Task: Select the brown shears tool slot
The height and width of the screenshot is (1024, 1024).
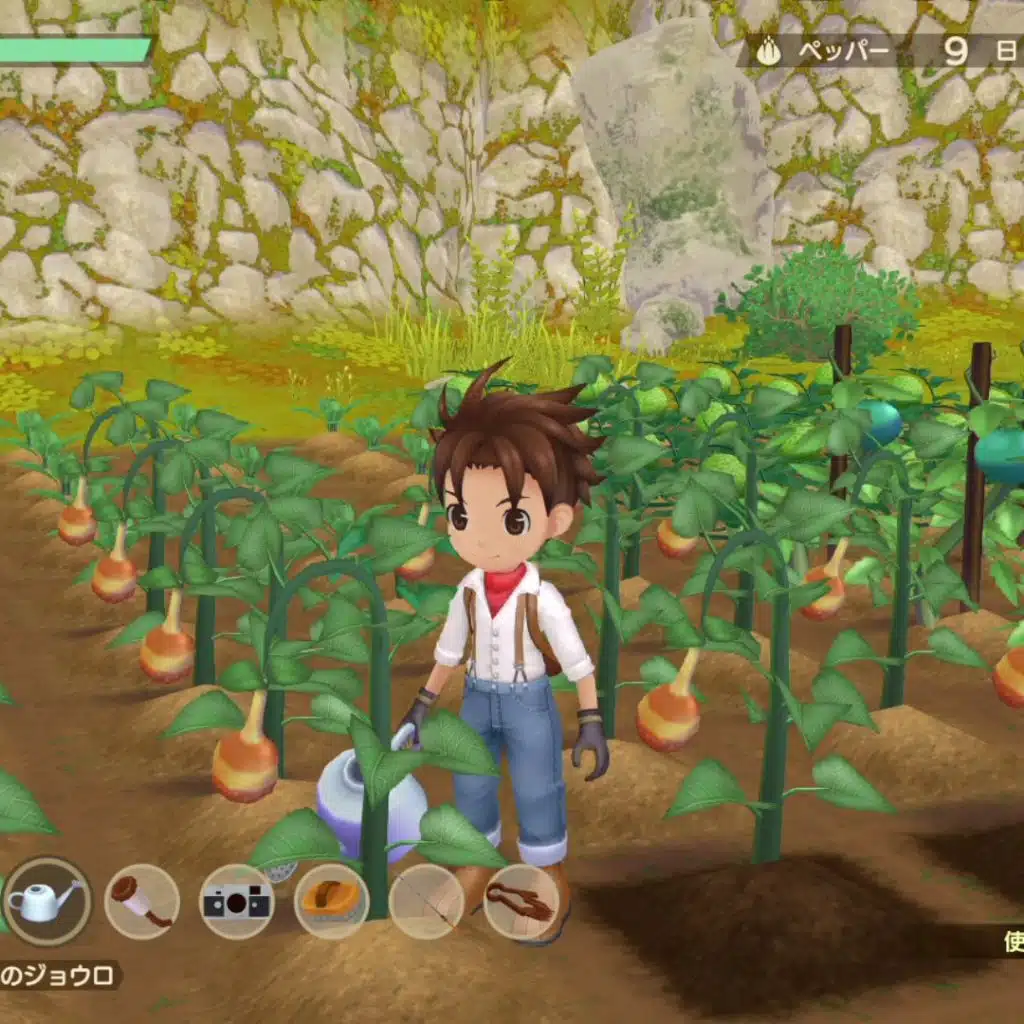Action: click(520, 901)
